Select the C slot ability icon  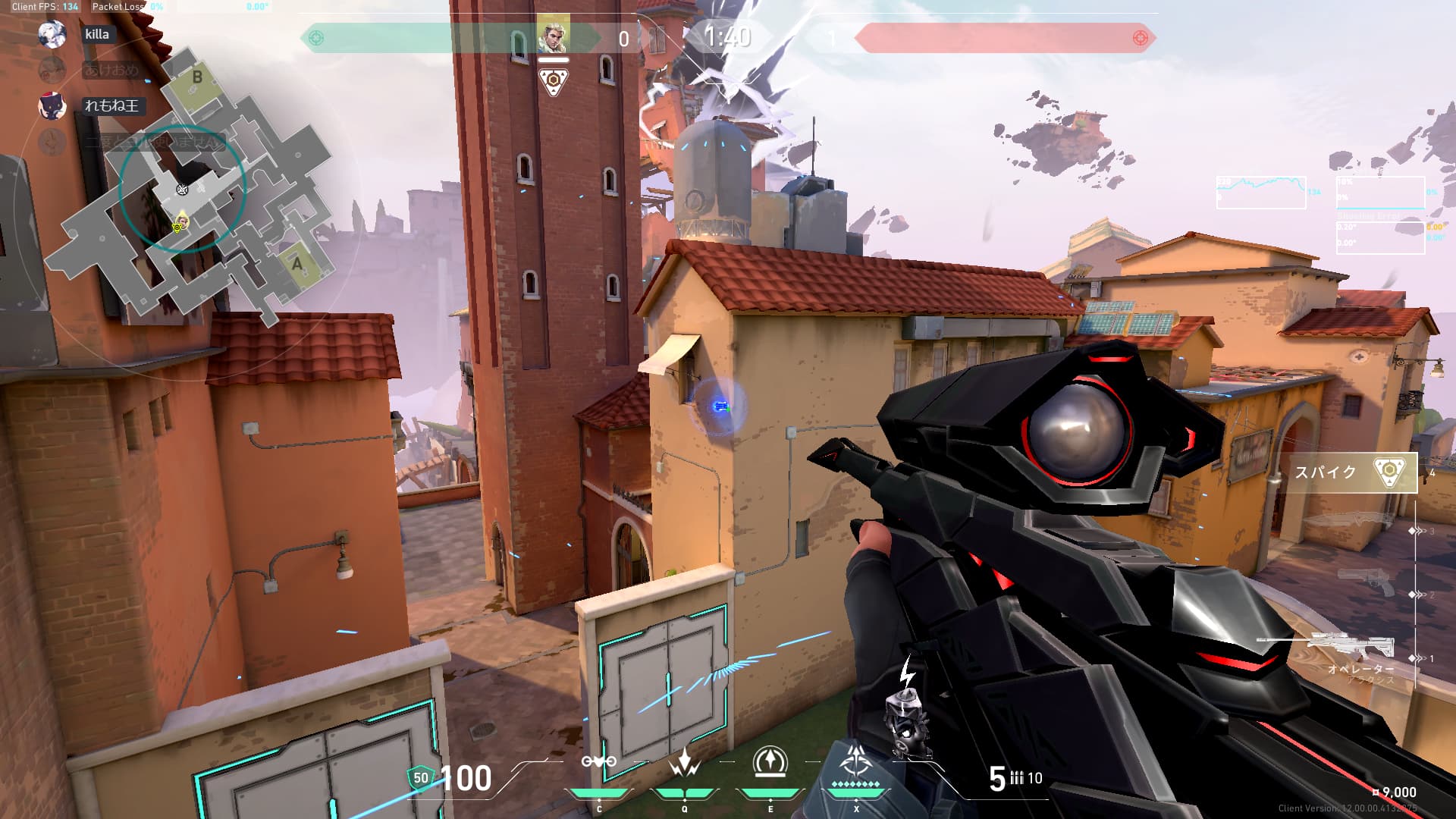click(x=598, y=761)
